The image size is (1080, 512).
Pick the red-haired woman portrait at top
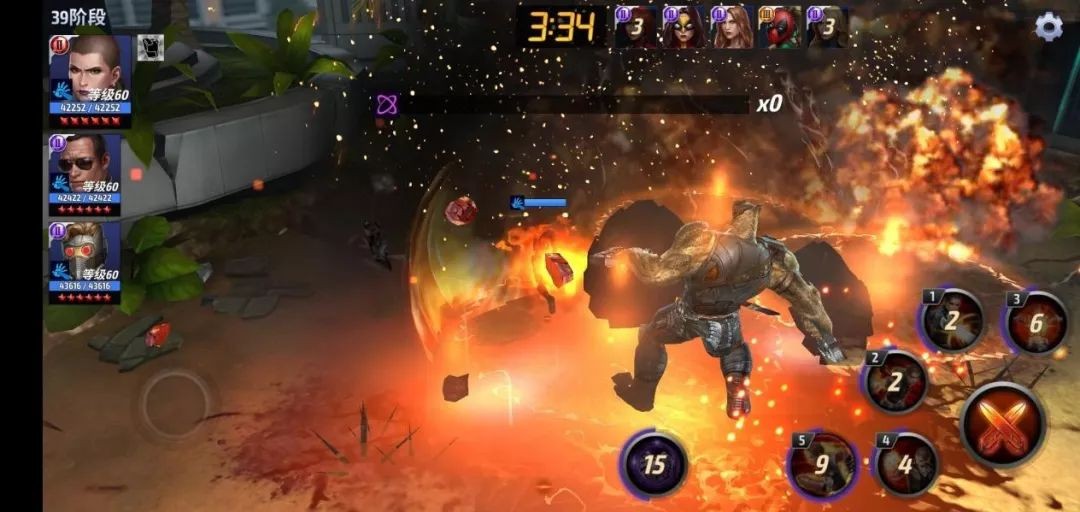[732, 27]
